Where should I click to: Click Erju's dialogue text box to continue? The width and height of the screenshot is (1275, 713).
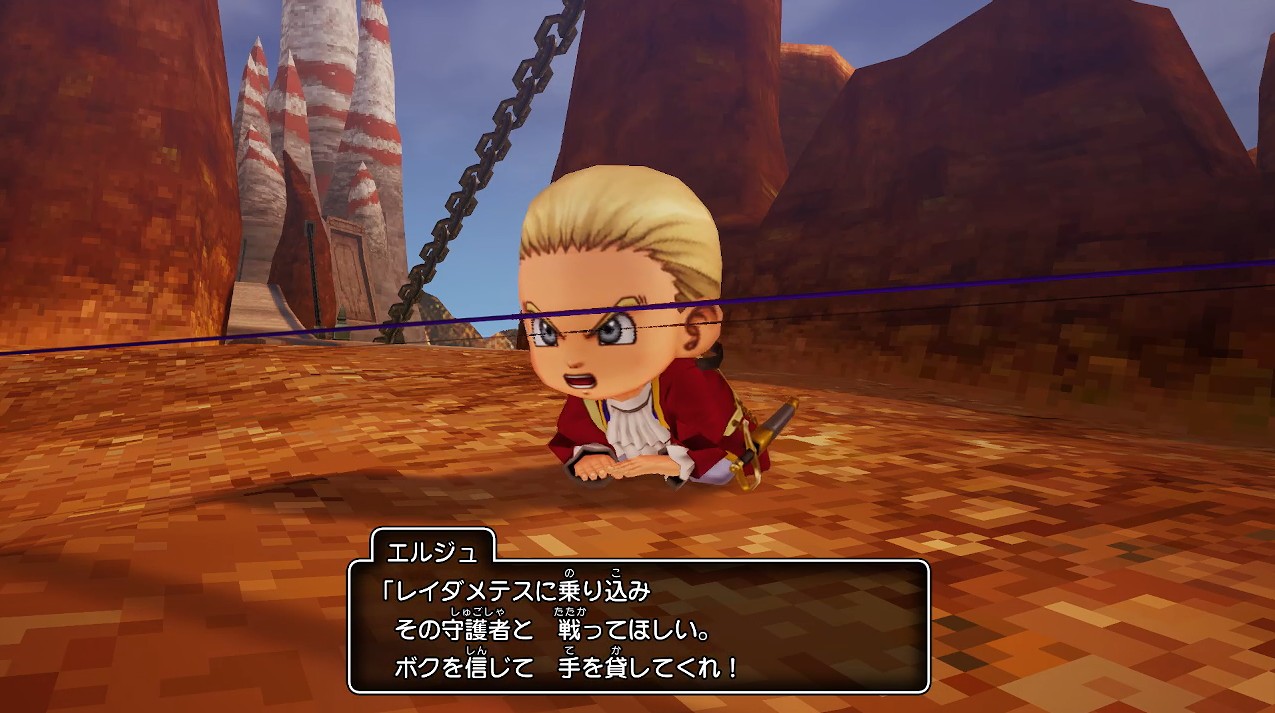[x=638, y=626]
